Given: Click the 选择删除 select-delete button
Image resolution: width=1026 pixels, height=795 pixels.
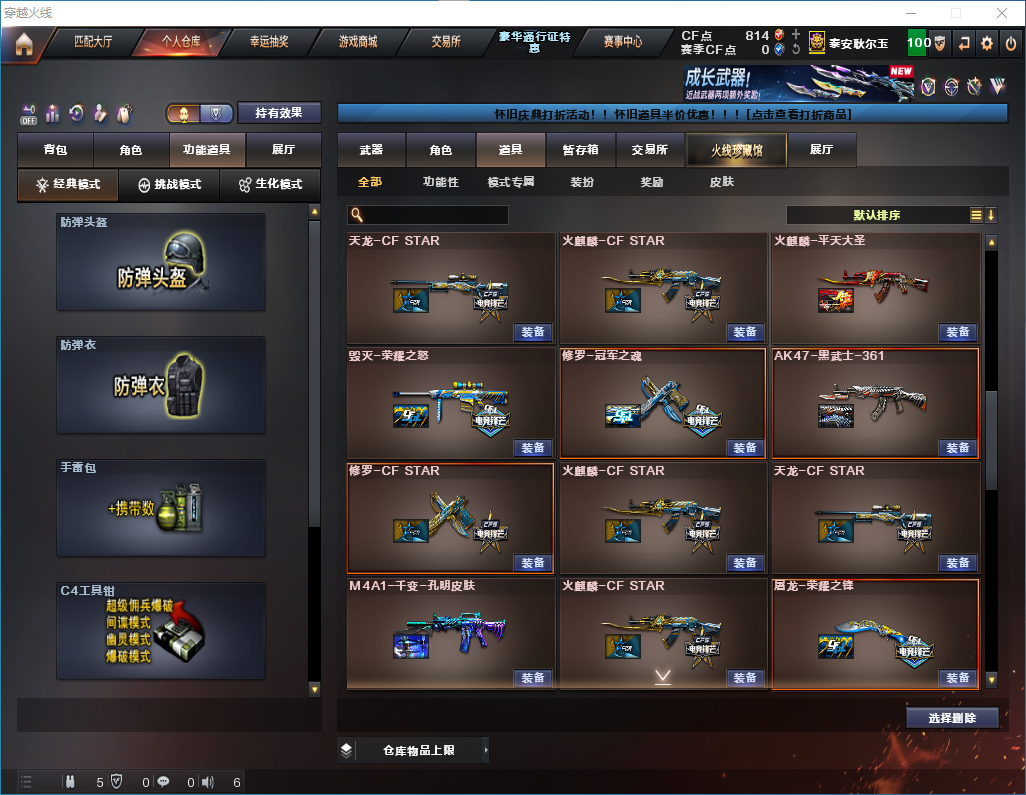Looking at the screenshot, I should (952, 718).
